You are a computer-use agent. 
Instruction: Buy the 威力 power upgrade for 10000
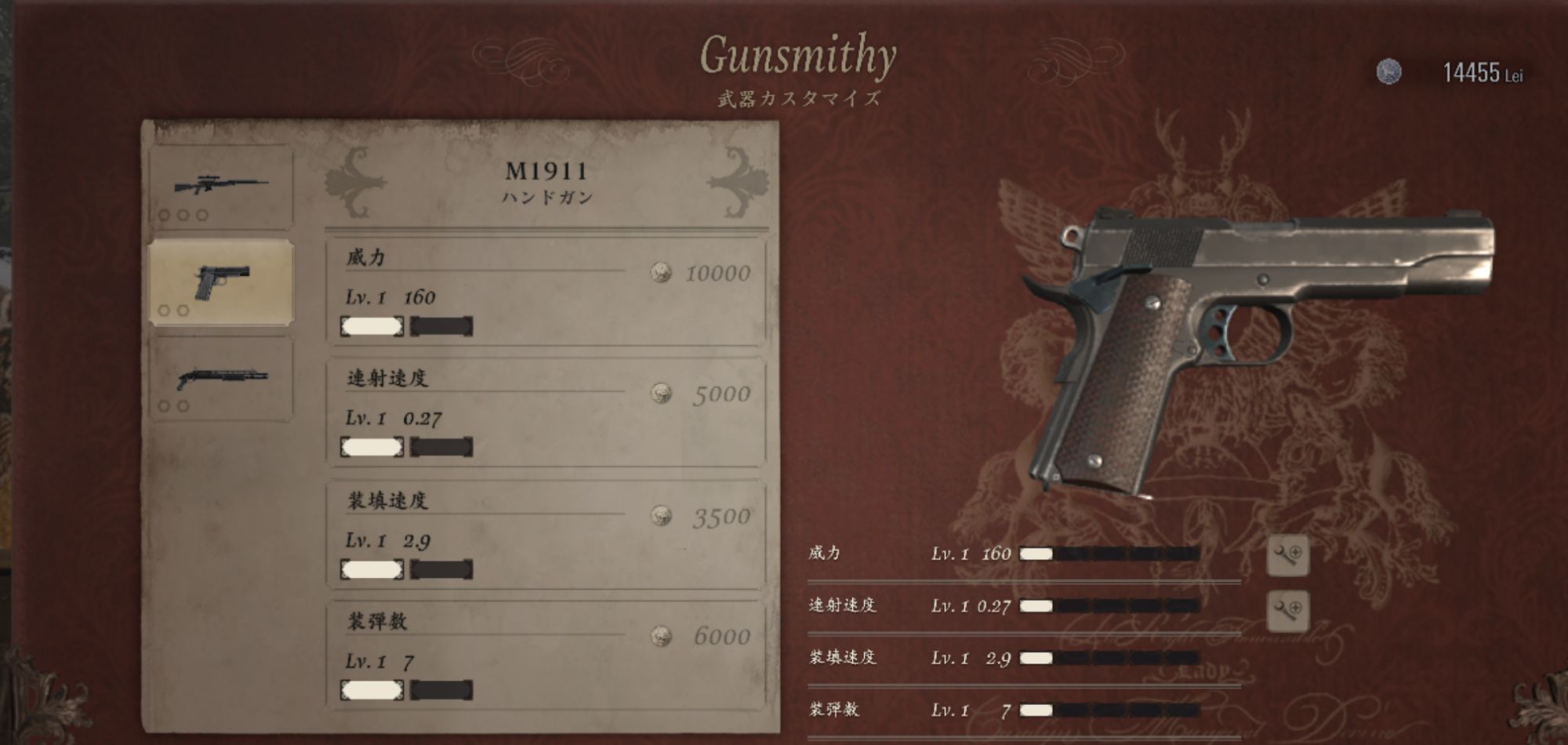pyautogui.click(x=546, y=291)
